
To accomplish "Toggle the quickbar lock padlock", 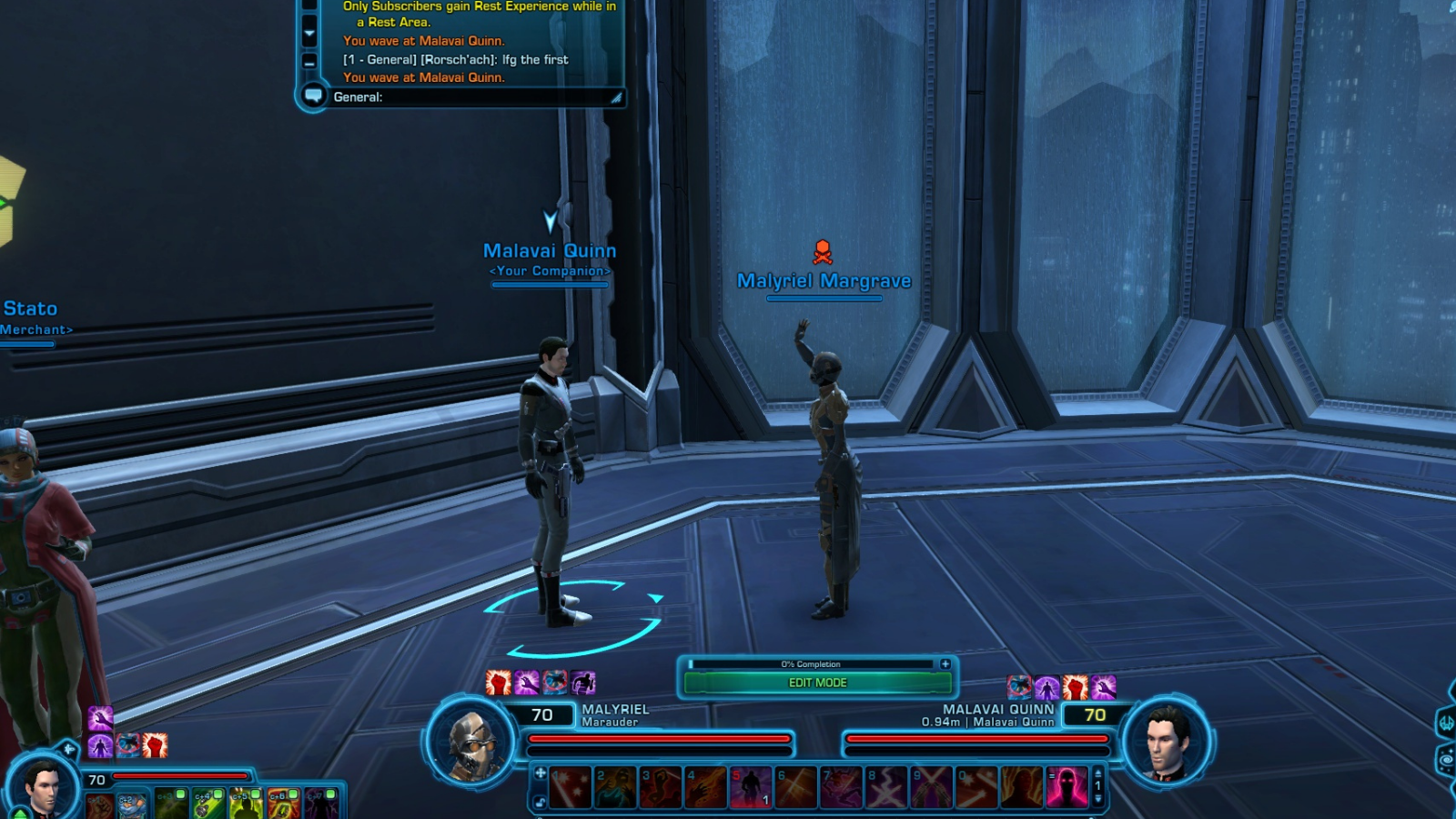I will click(x=539, y=801).
